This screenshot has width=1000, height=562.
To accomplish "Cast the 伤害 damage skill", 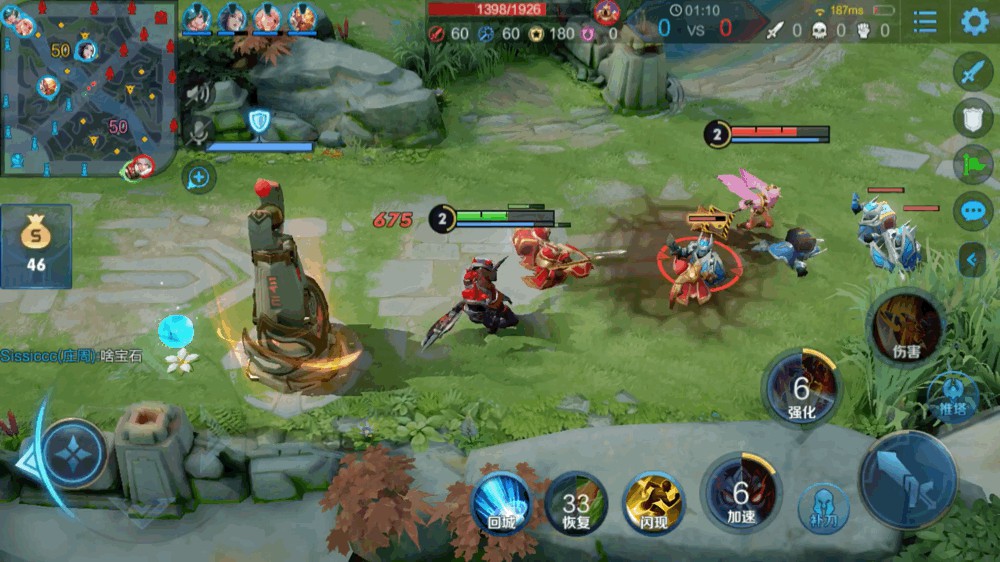I will click(x=906, y=327).
